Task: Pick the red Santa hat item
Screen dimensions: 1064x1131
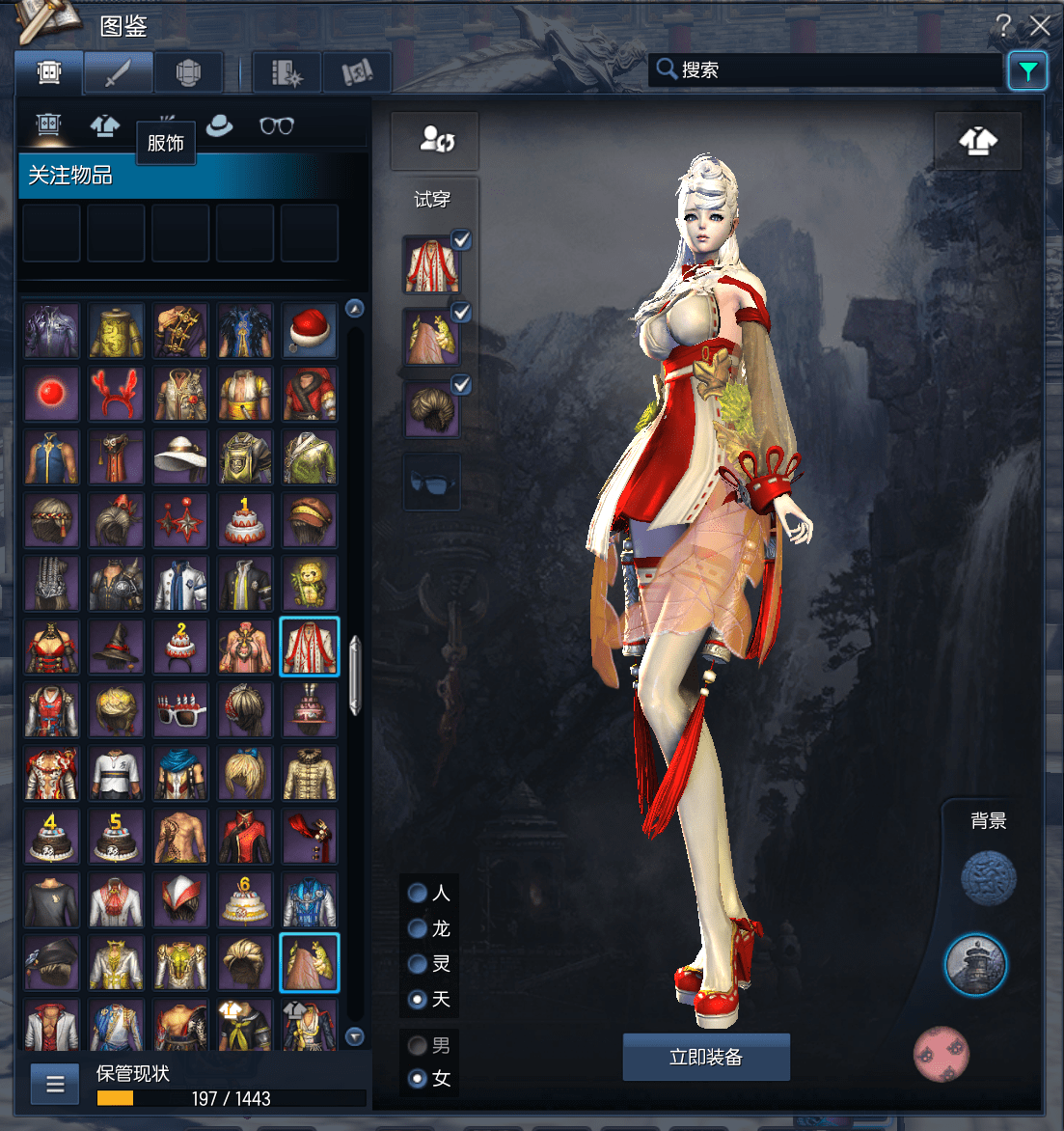Action: (310, 330)
